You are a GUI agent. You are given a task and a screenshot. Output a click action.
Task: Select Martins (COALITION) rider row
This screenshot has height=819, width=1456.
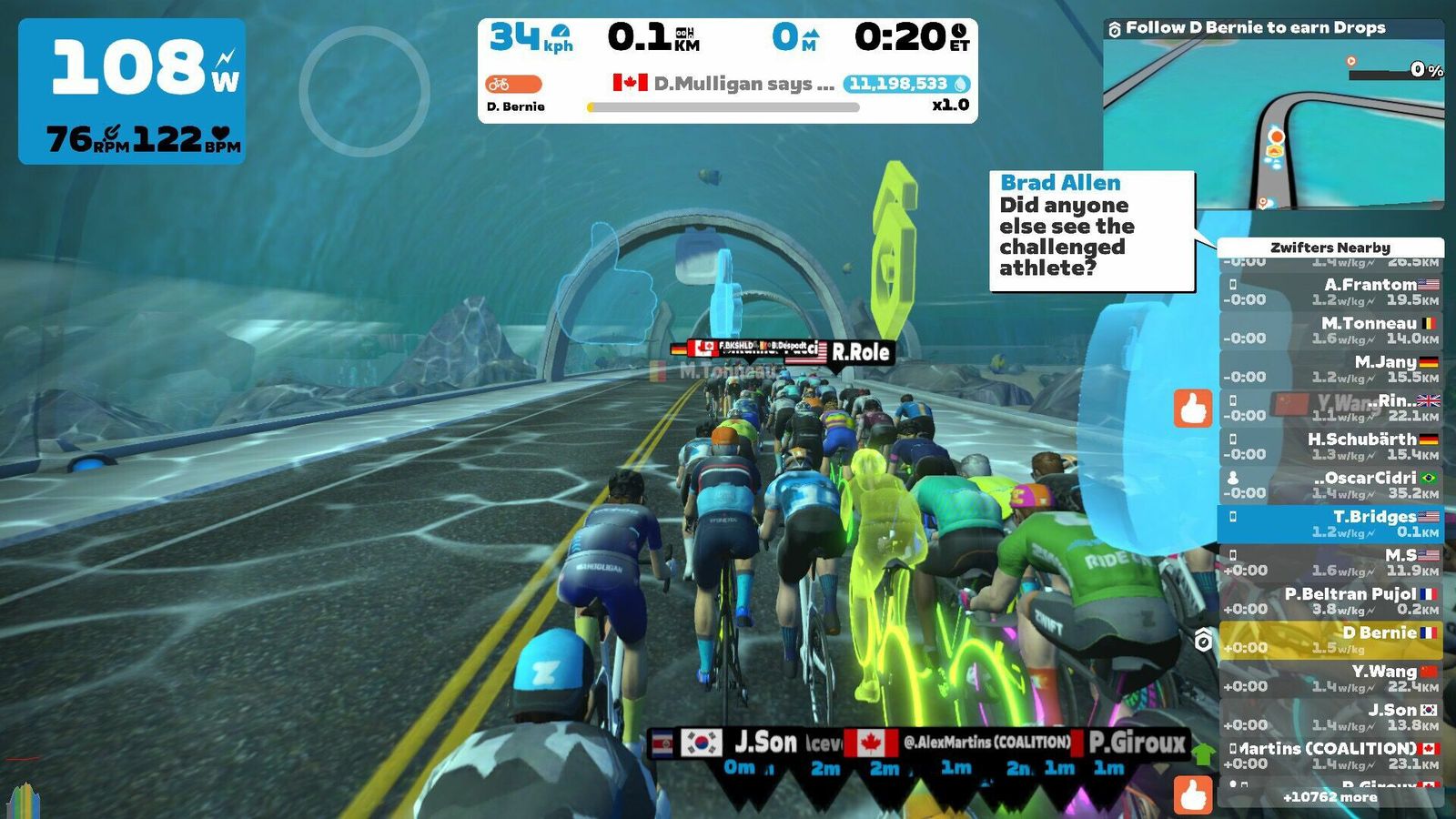coord(1330,755)
